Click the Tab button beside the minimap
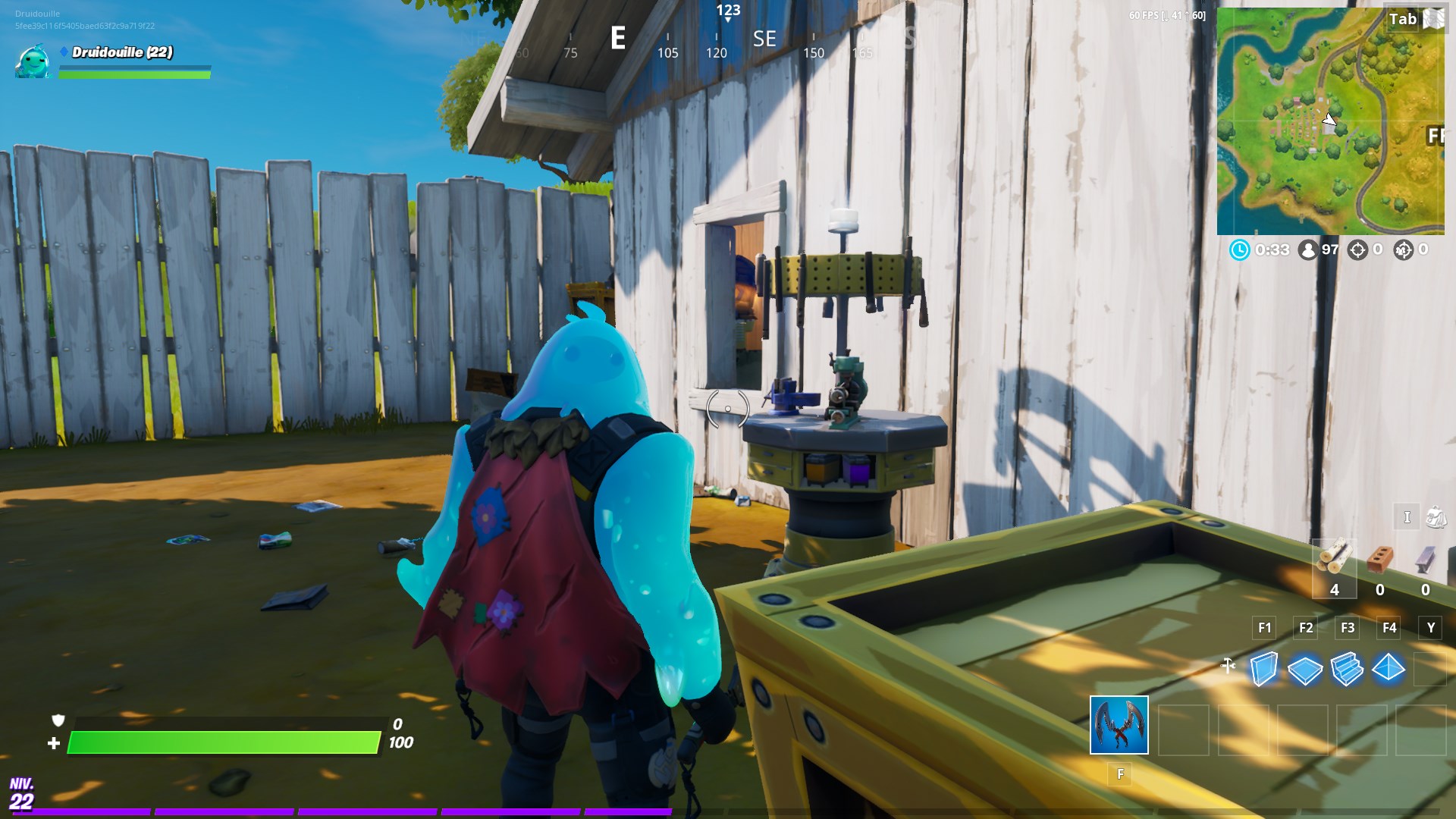 [x=1403, y=19]
